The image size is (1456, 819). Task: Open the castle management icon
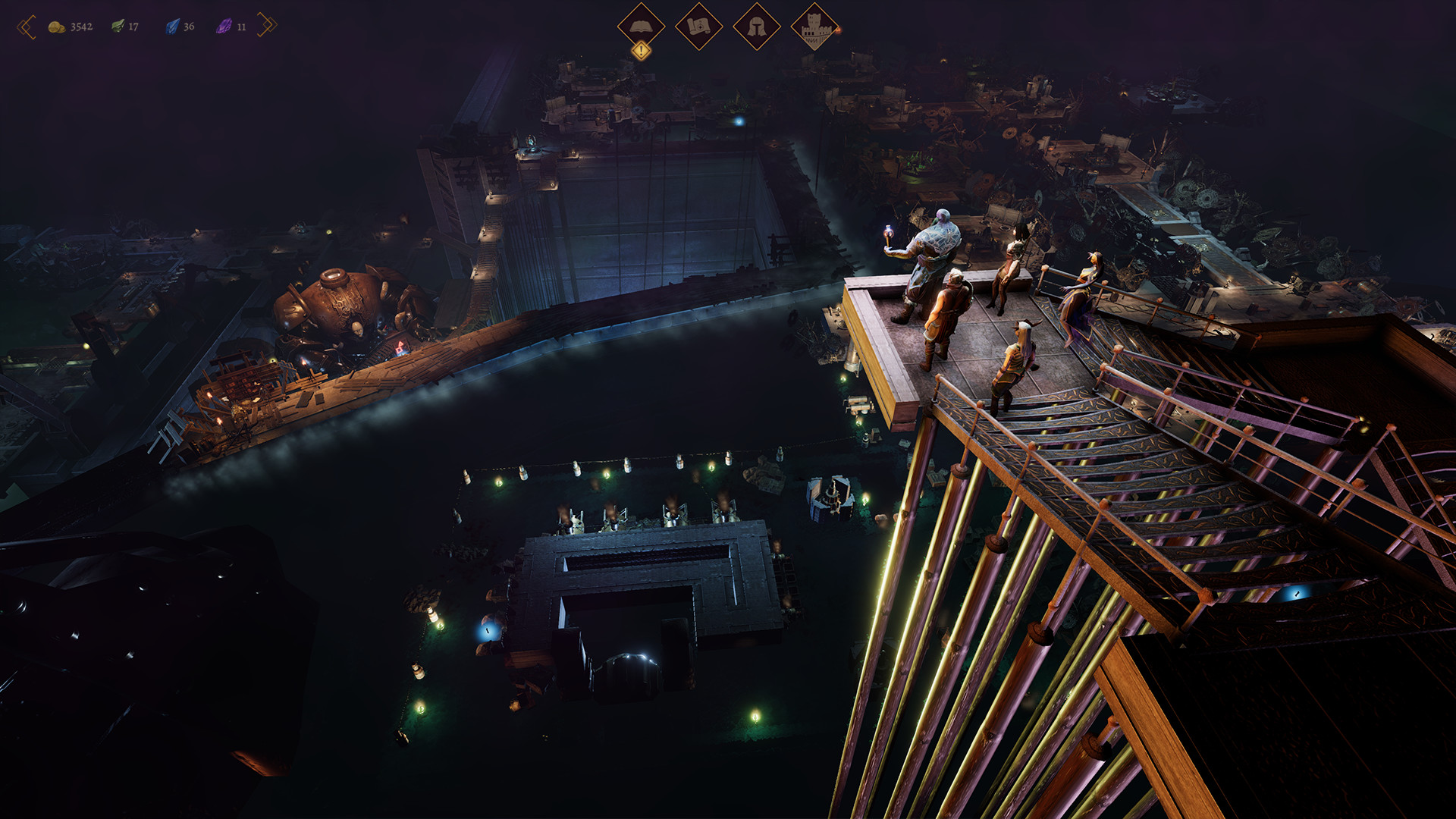(814, 26)
